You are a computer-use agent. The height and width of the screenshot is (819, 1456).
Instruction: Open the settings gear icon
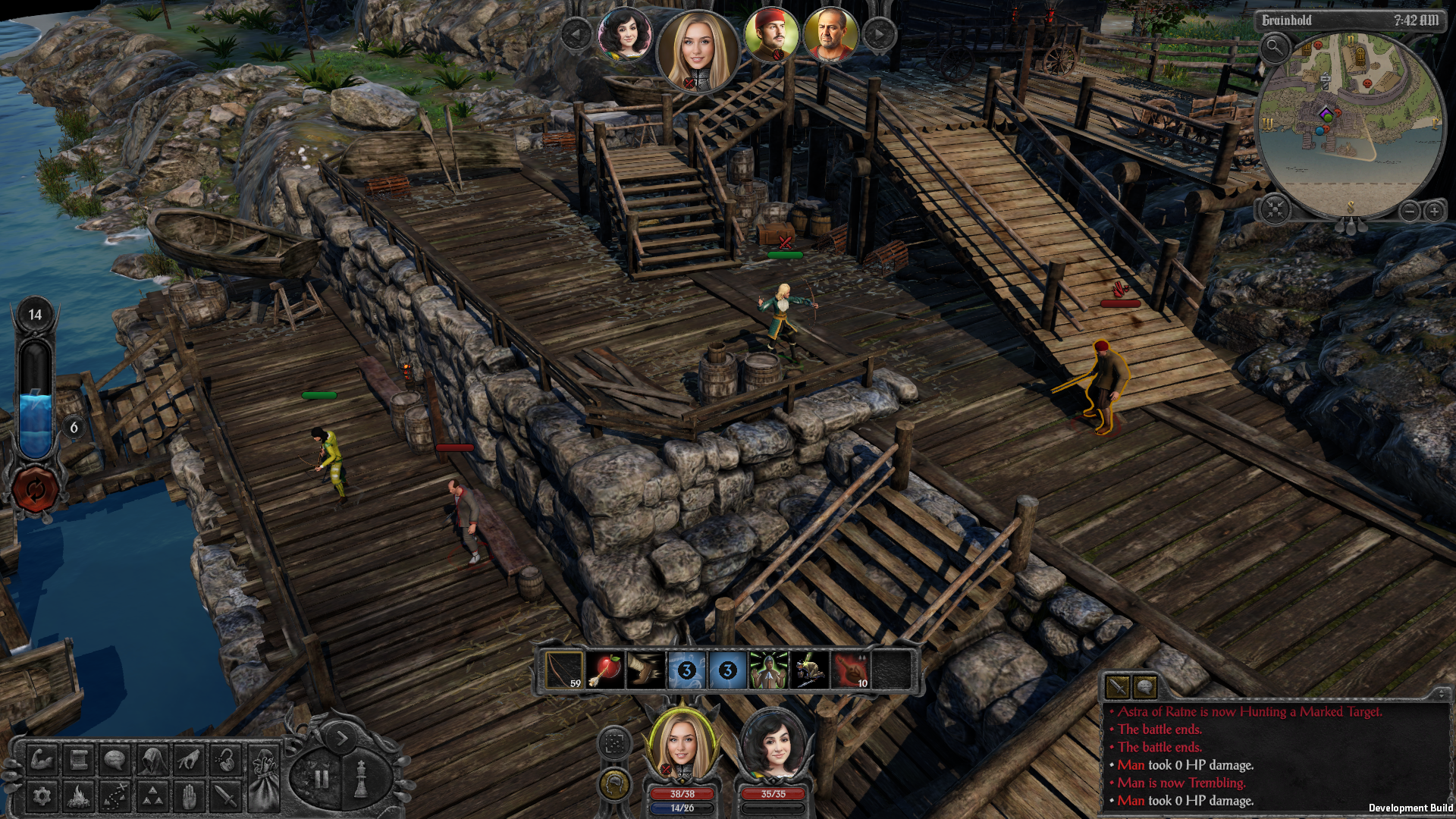[x=42, y=797]
